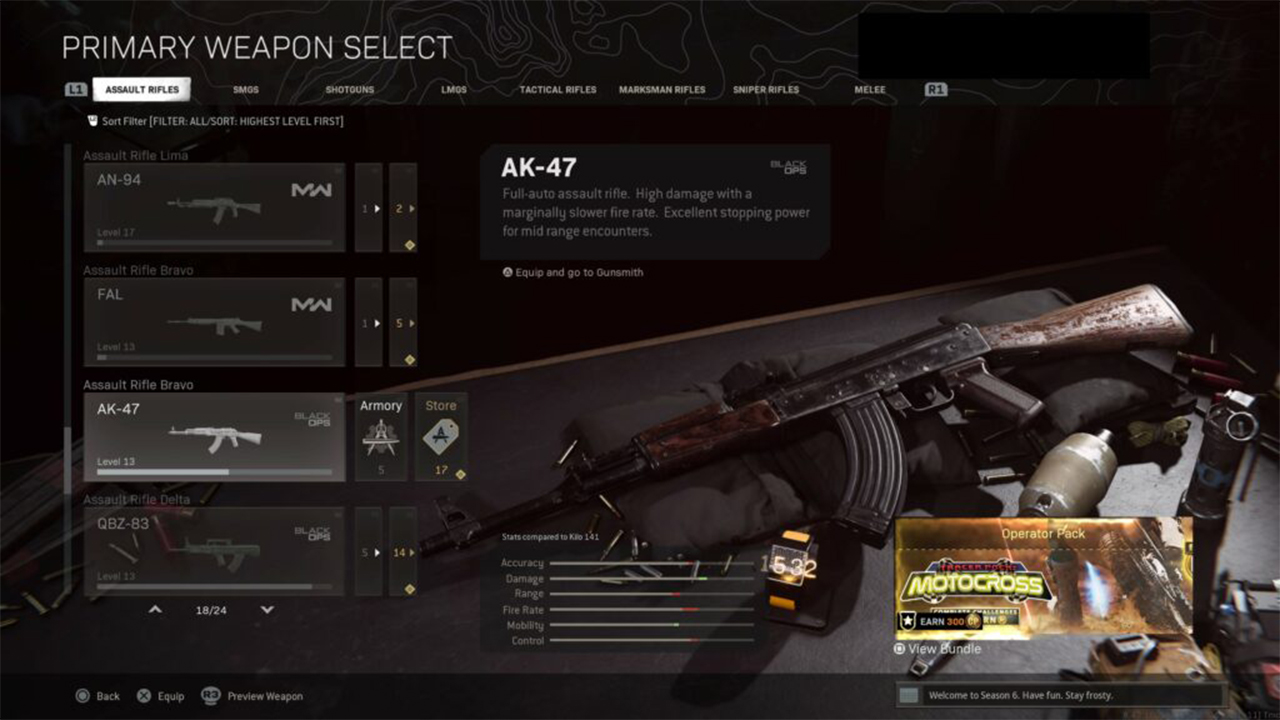
Task: Choose the FAL assault rifle
Action: (214, 322)
